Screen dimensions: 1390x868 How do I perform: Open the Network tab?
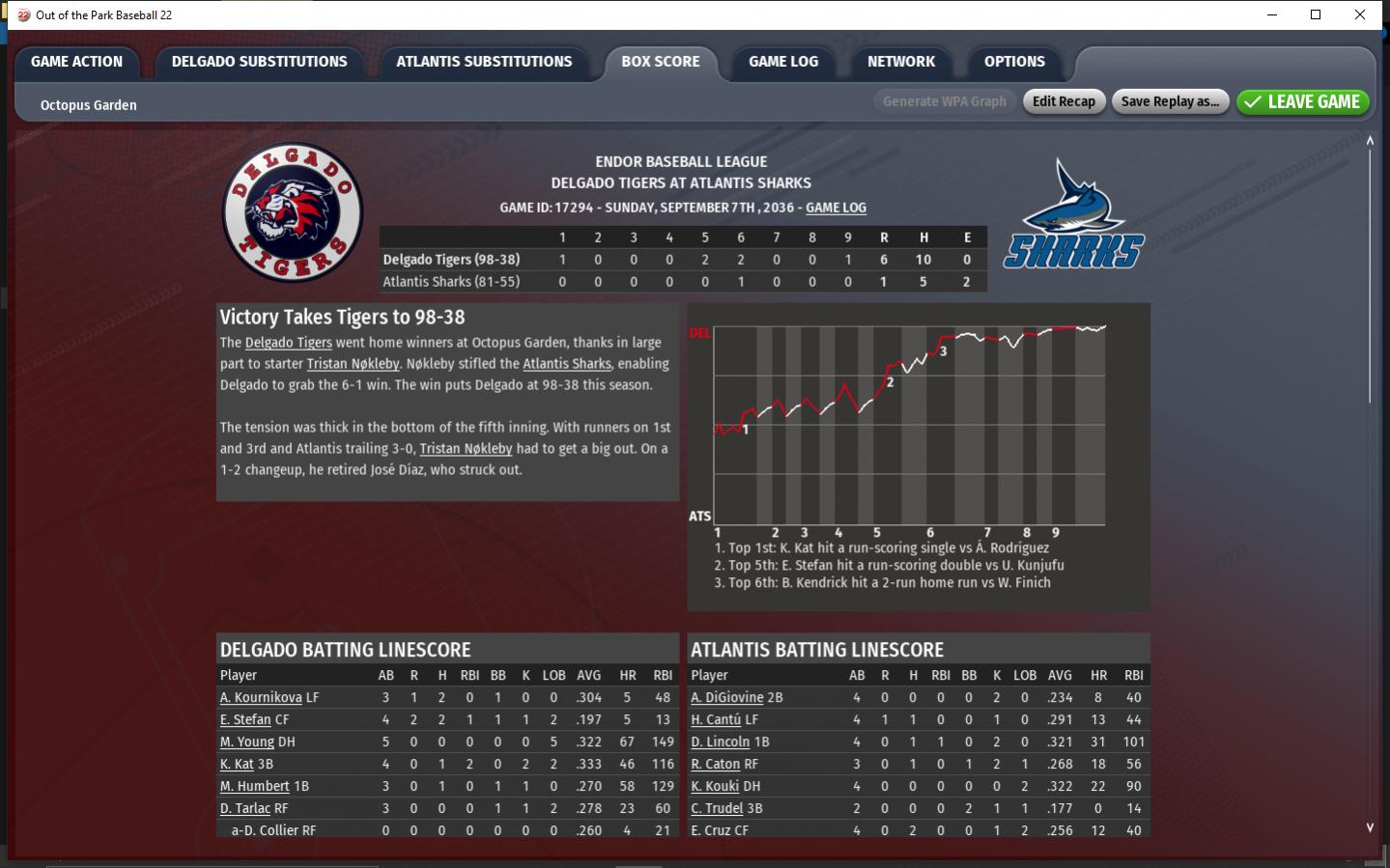(900, 62)
